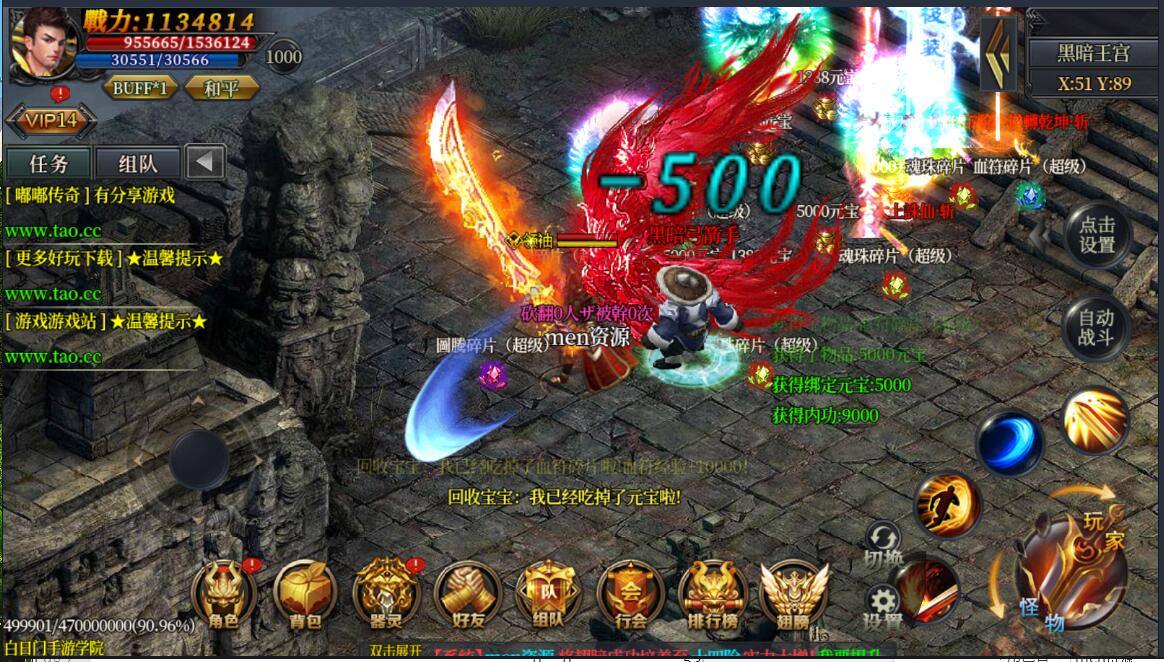Image resolution: width=1164 pixels, height=662 pixels.
Task: Tap the 切换 switch button
Action: [x=883, y=544]
